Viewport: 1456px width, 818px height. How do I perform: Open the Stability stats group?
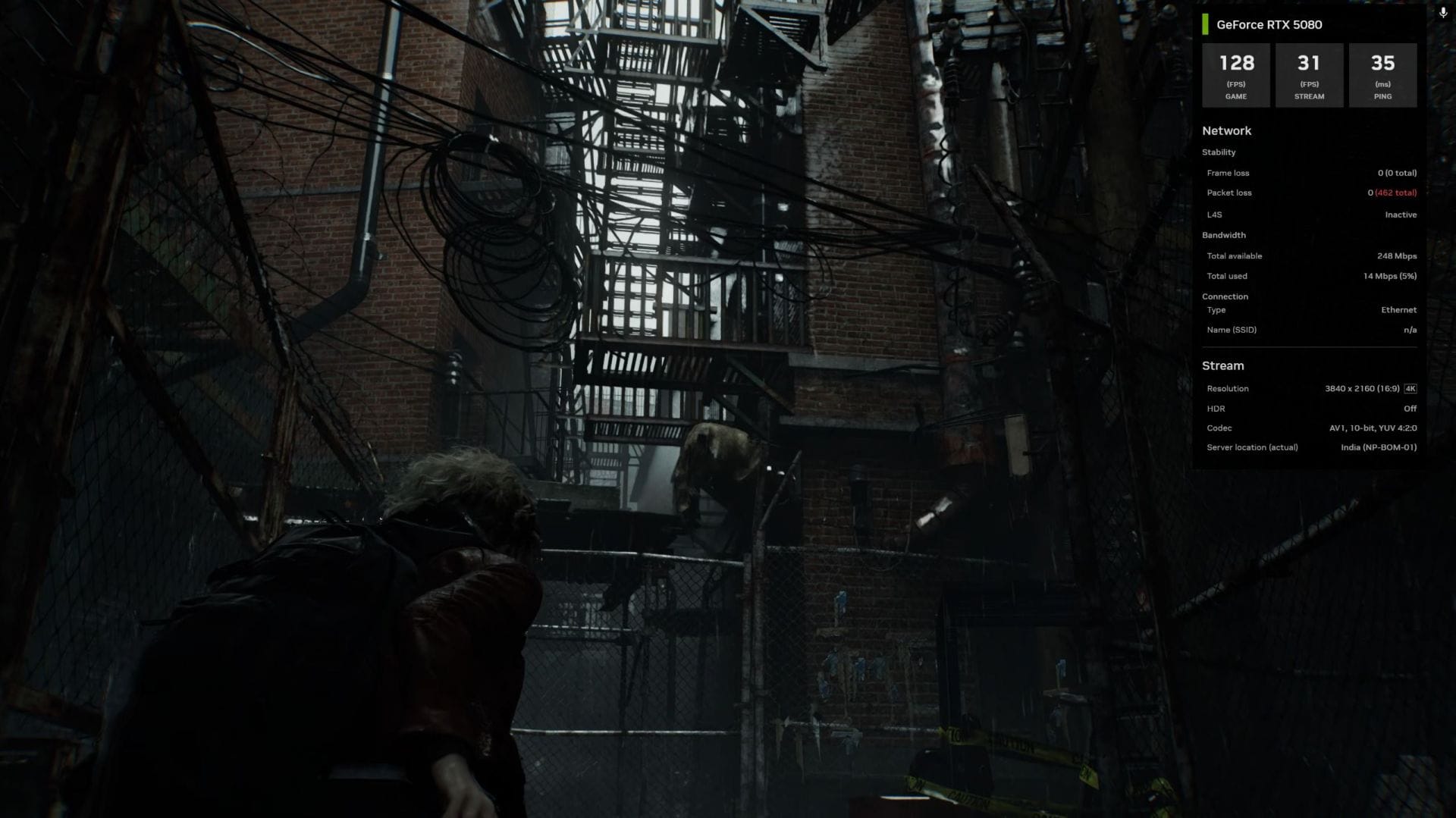click(1219, 152)
